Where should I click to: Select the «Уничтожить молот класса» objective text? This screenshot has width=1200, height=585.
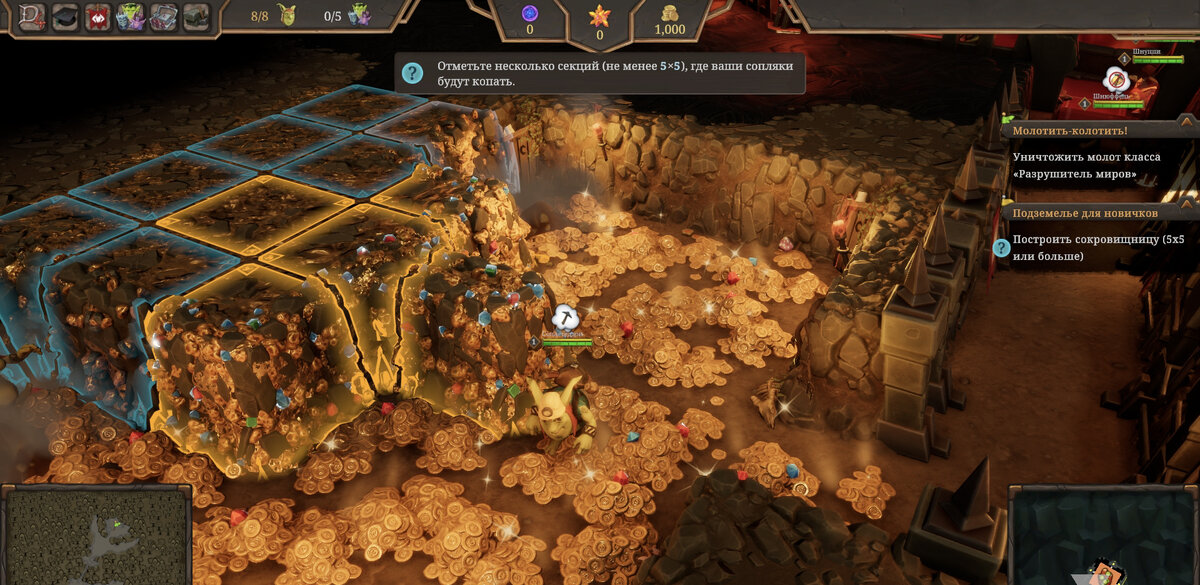(x=1080, y=166)
